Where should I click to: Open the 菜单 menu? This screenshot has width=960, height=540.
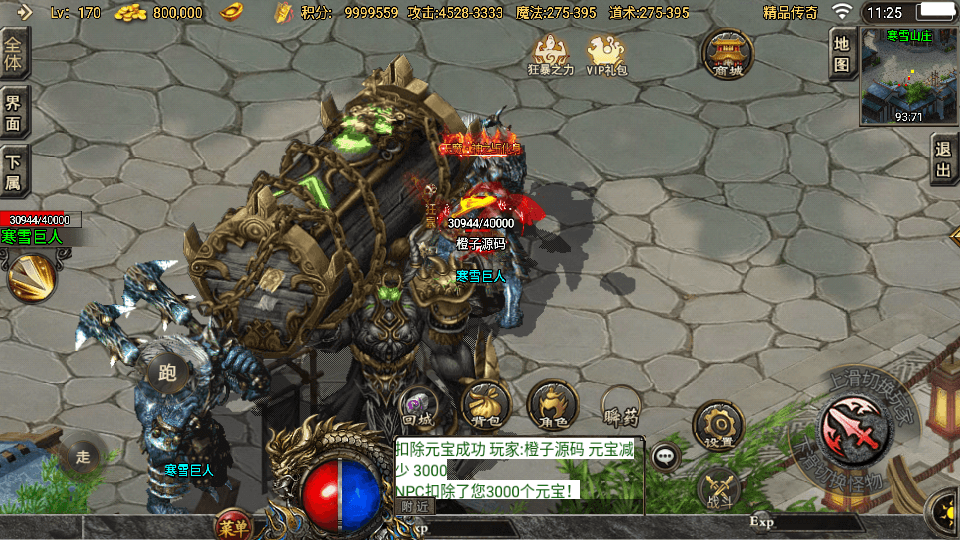(x=234, y=524)
